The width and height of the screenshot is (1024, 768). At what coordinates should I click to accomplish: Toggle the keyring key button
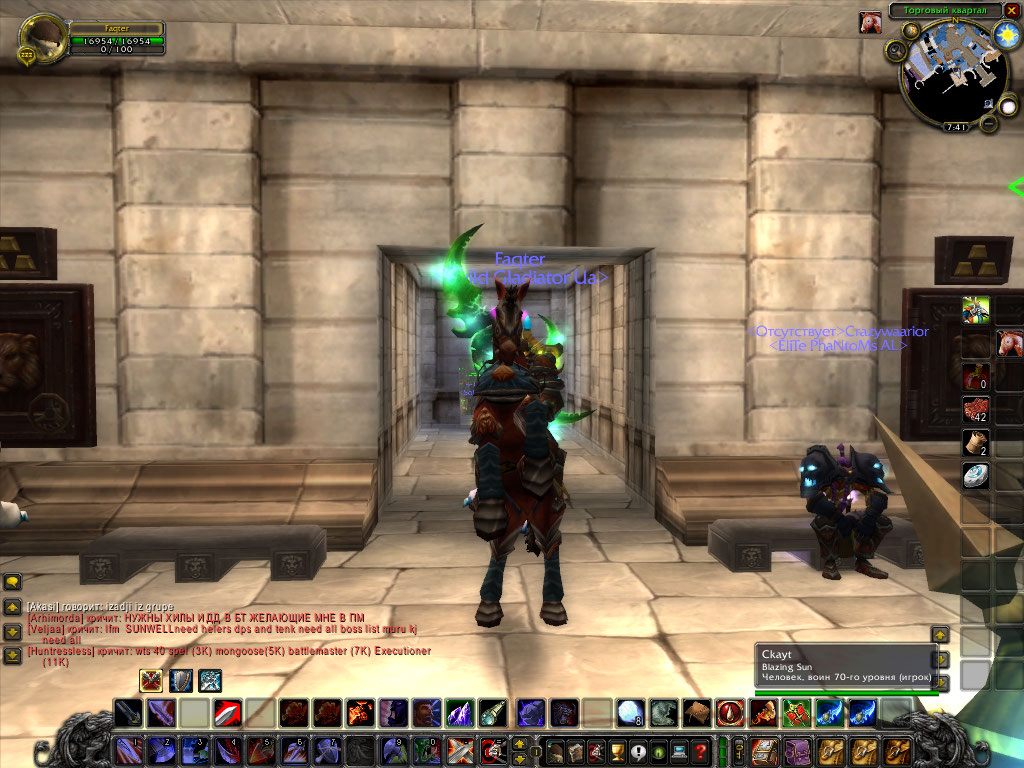pyautogui.click(x=739, y=750)
